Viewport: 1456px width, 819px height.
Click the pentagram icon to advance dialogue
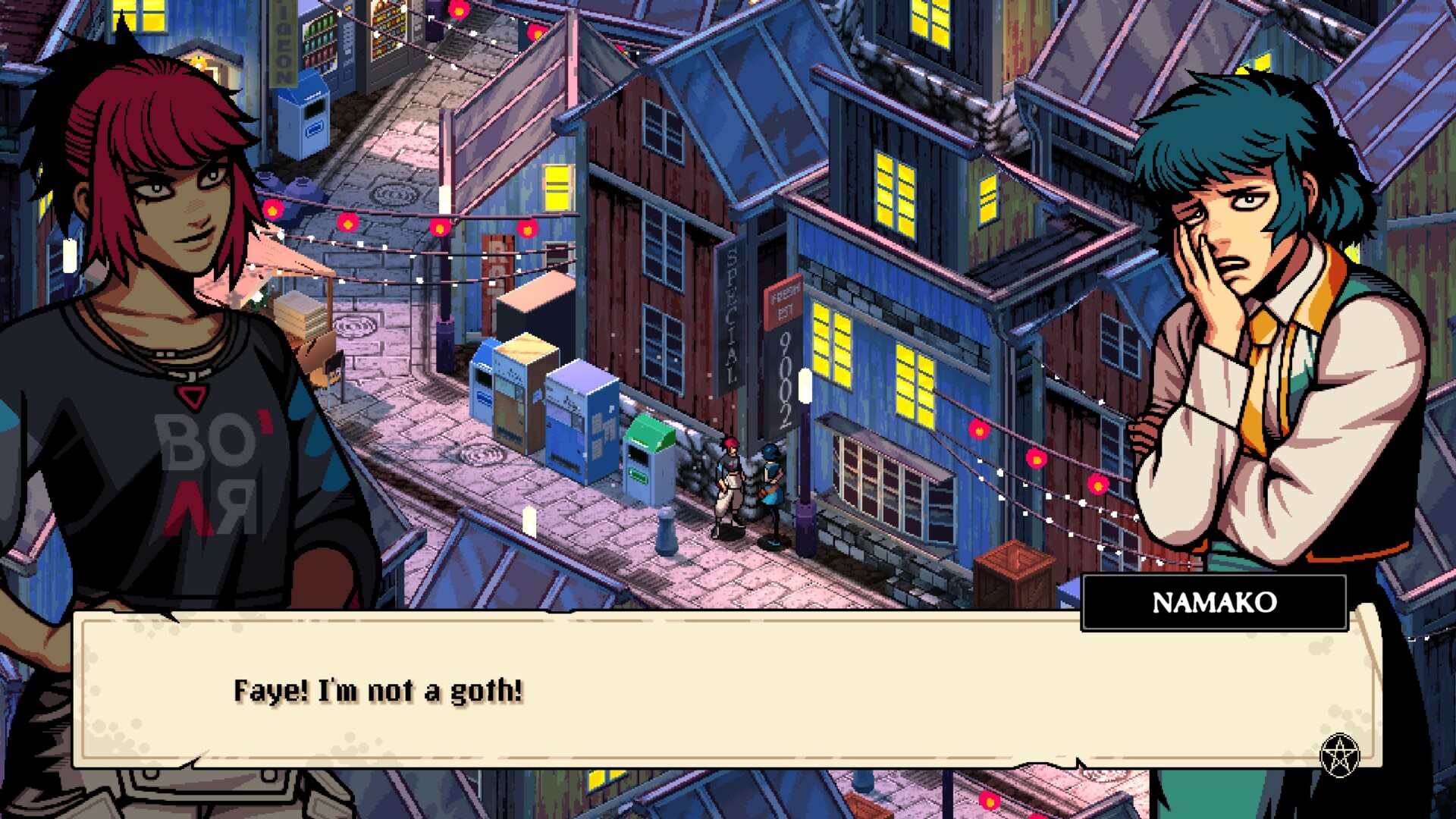click(x=1339, y=755)
